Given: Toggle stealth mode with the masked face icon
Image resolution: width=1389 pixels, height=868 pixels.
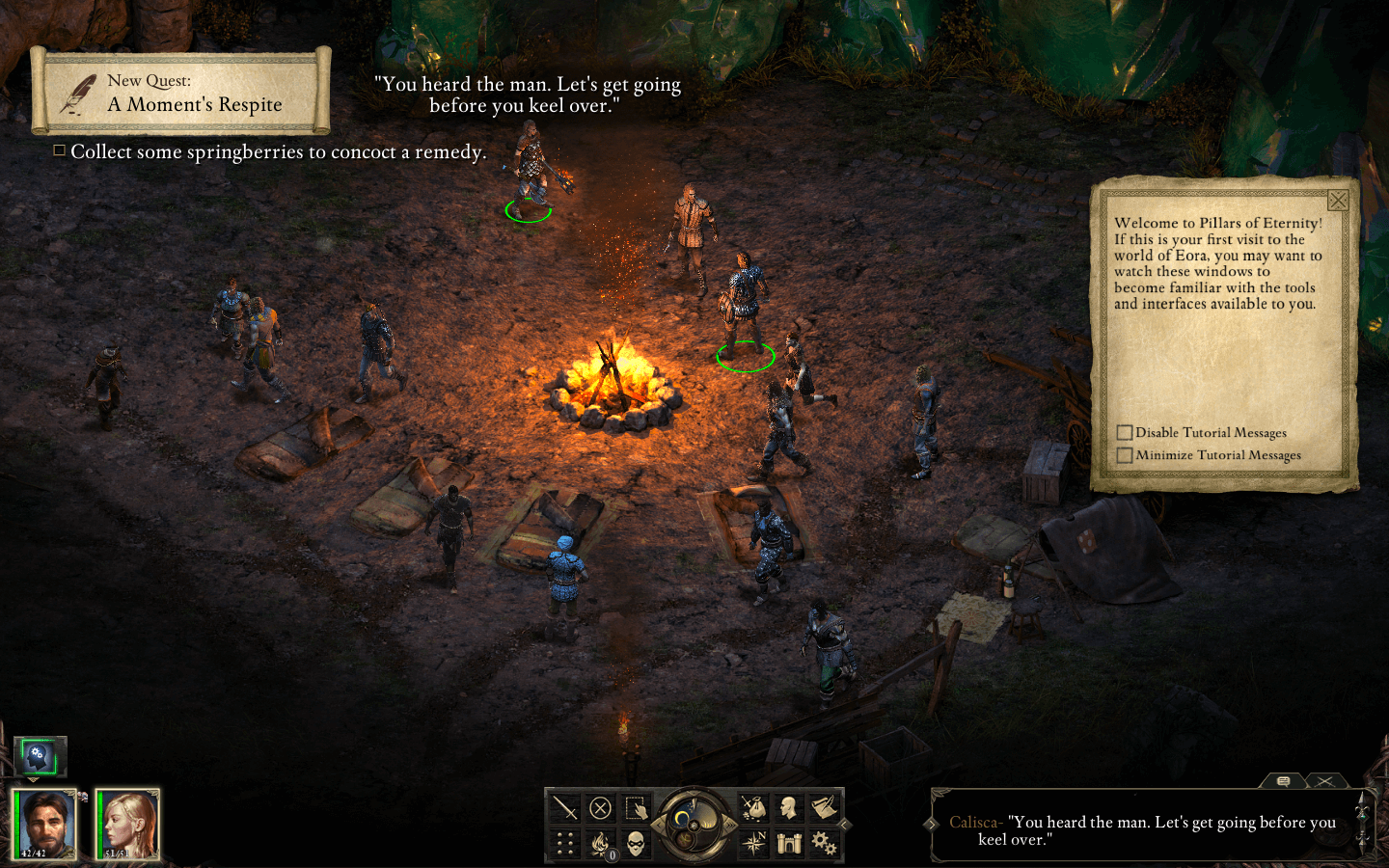Looking at the screenshot, I should 635,844.
